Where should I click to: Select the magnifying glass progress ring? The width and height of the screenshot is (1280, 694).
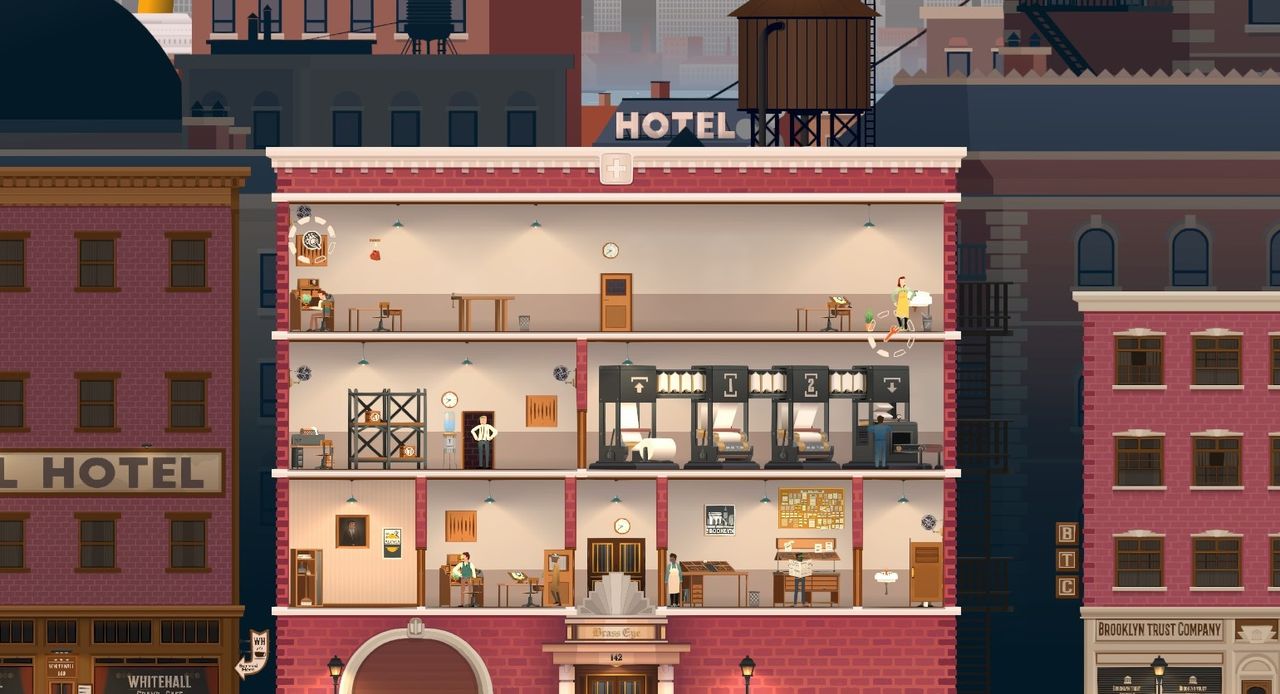point(312,241)
